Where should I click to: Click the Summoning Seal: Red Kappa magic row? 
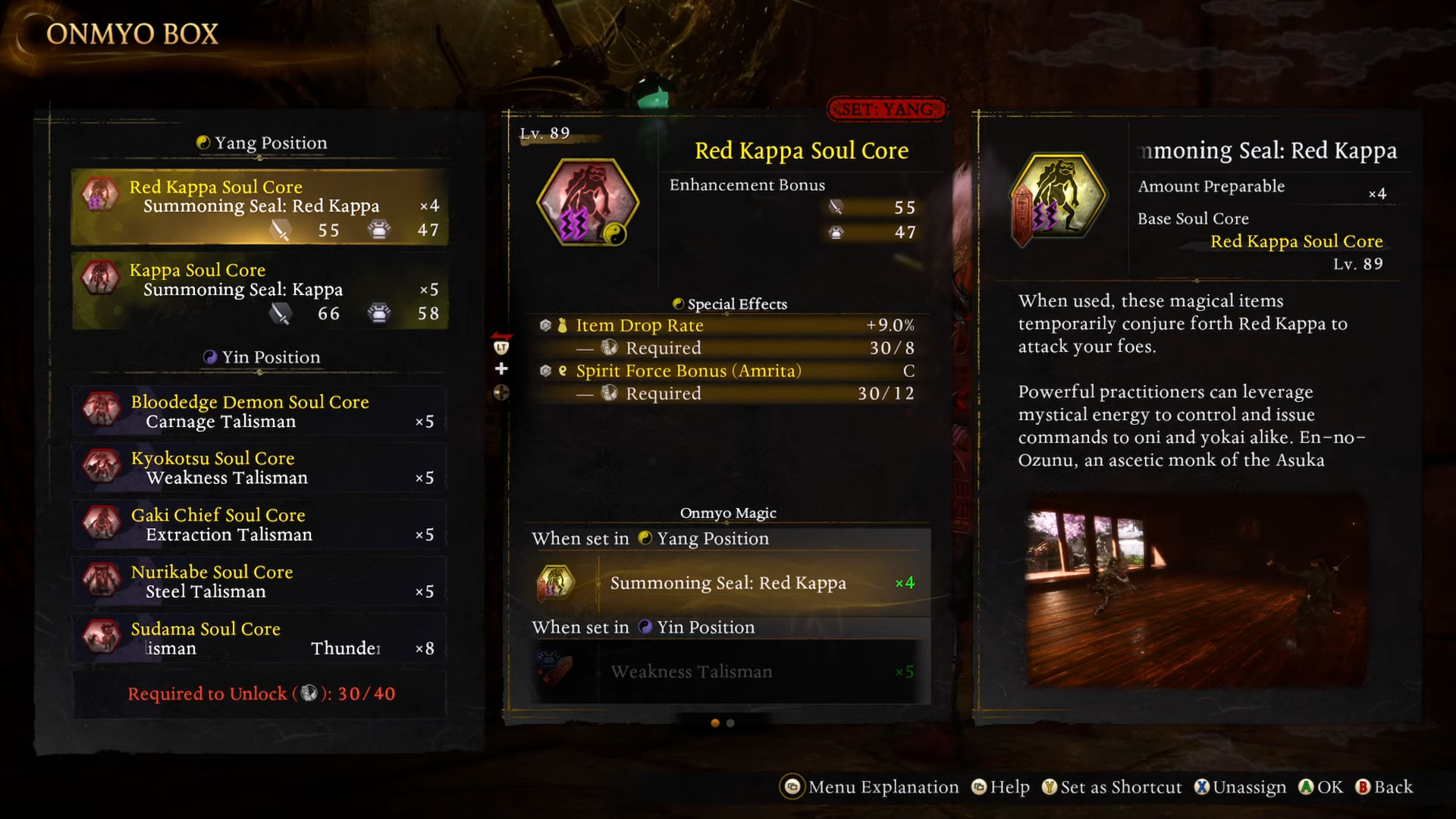(726, 583)
